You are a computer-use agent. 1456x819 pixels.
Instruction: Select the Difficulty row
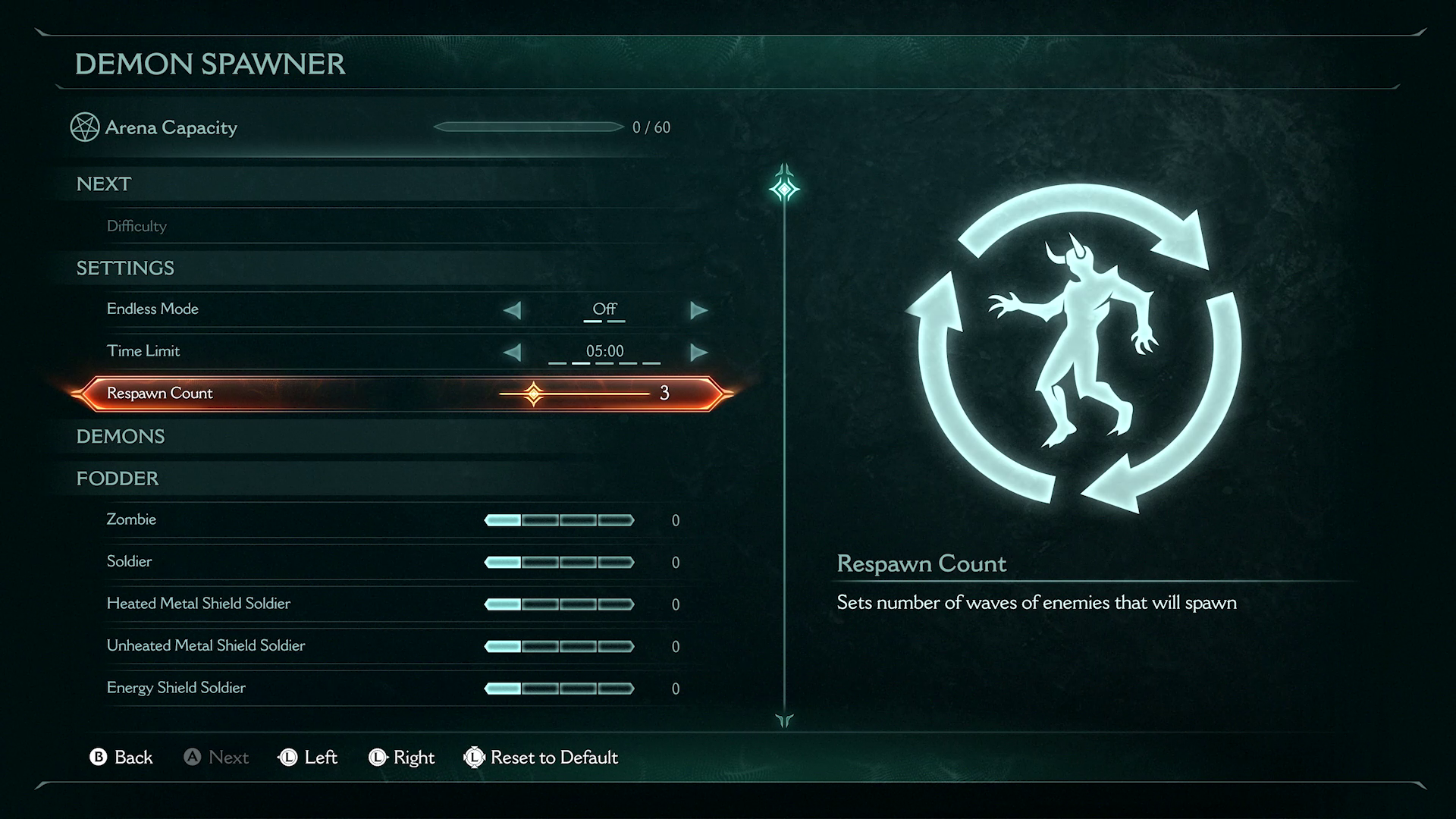point(136,226)
